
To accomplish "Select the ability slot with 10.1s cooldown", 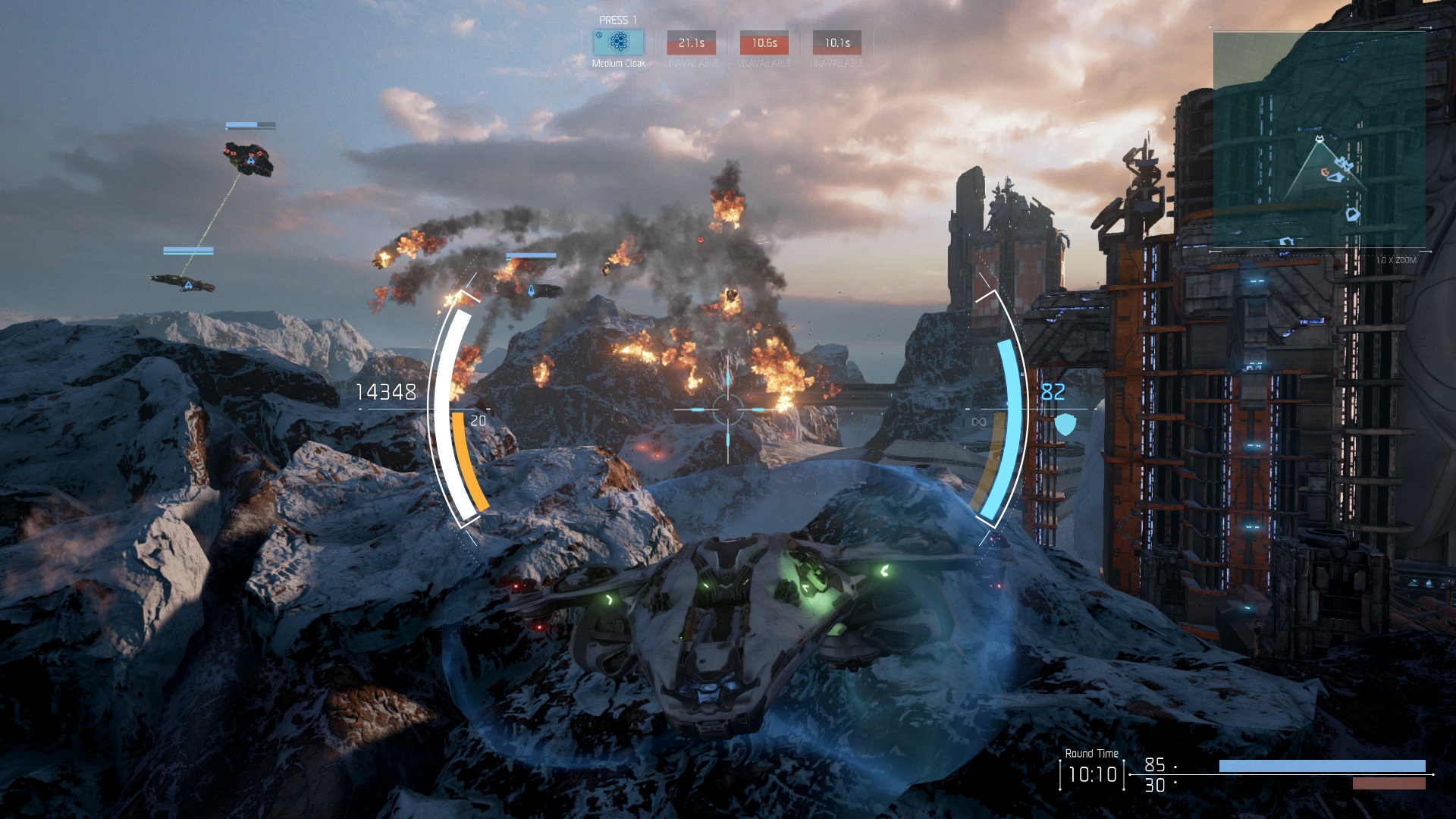I will (x=836, y=43).
